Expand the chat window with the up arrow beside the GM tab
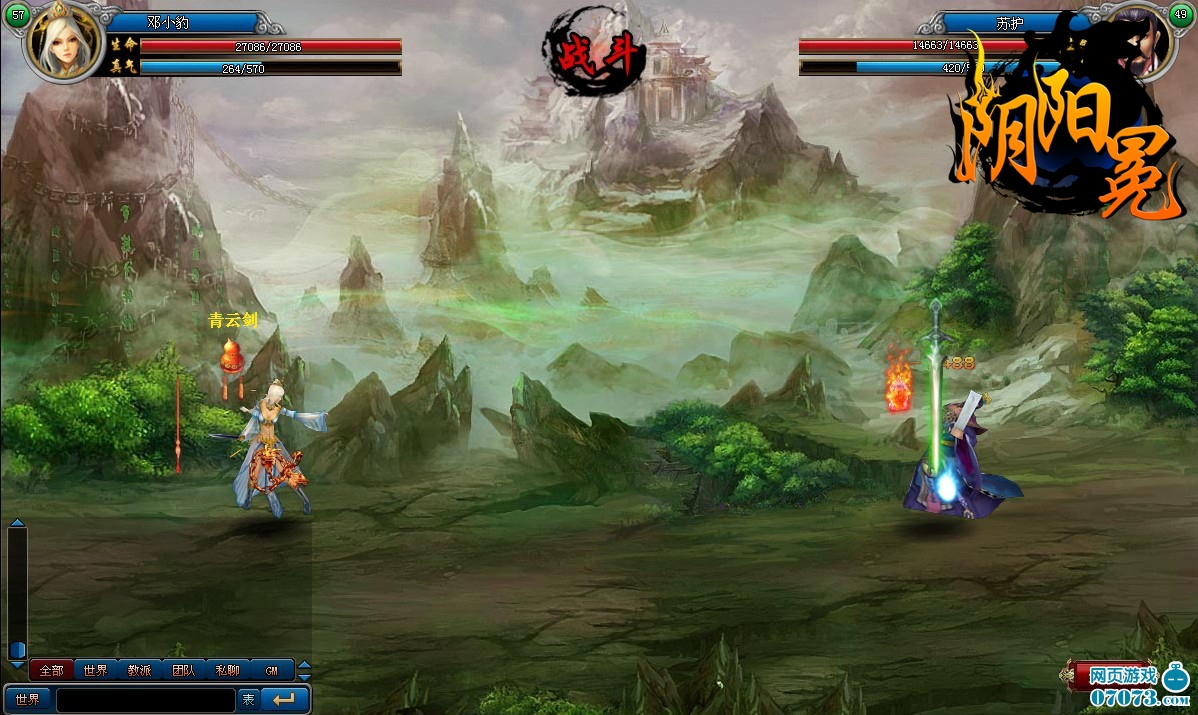The width and height of the screenshot is (1198, 715). [305, 665]
